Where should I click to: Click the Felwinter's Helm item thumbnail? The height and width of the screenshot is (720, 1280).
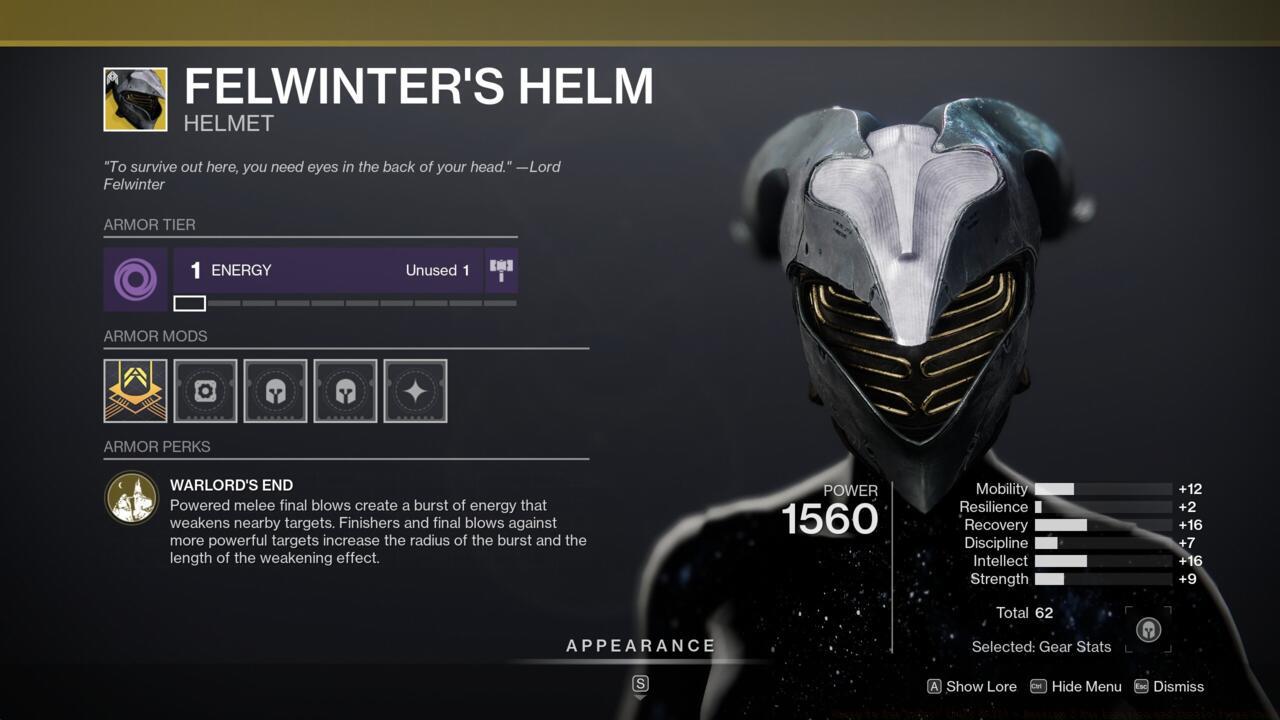(x=135, y=100)
